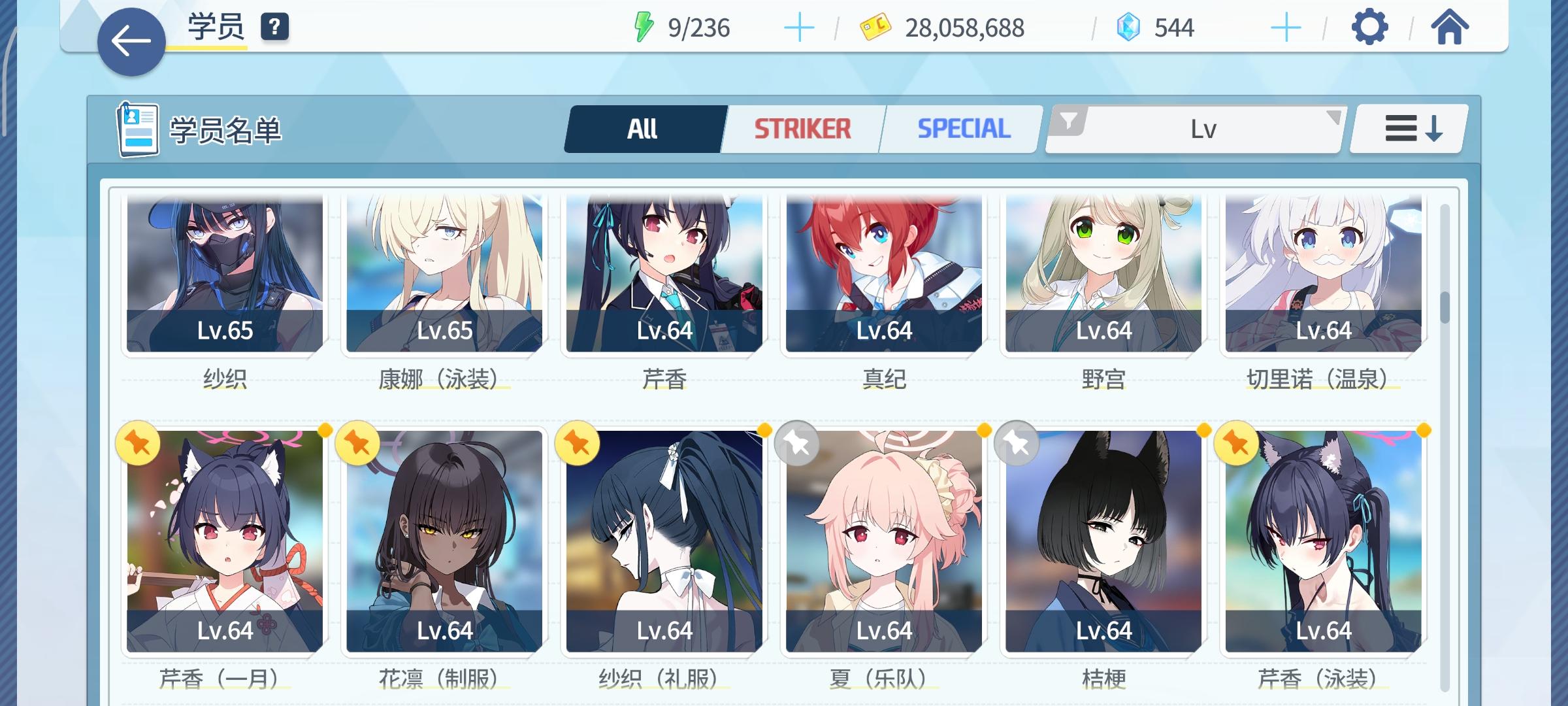Viewport: 1568px width, 706px height.
Task: Click the 学员名单 roster card icon
Action: (x=137, y=128)
